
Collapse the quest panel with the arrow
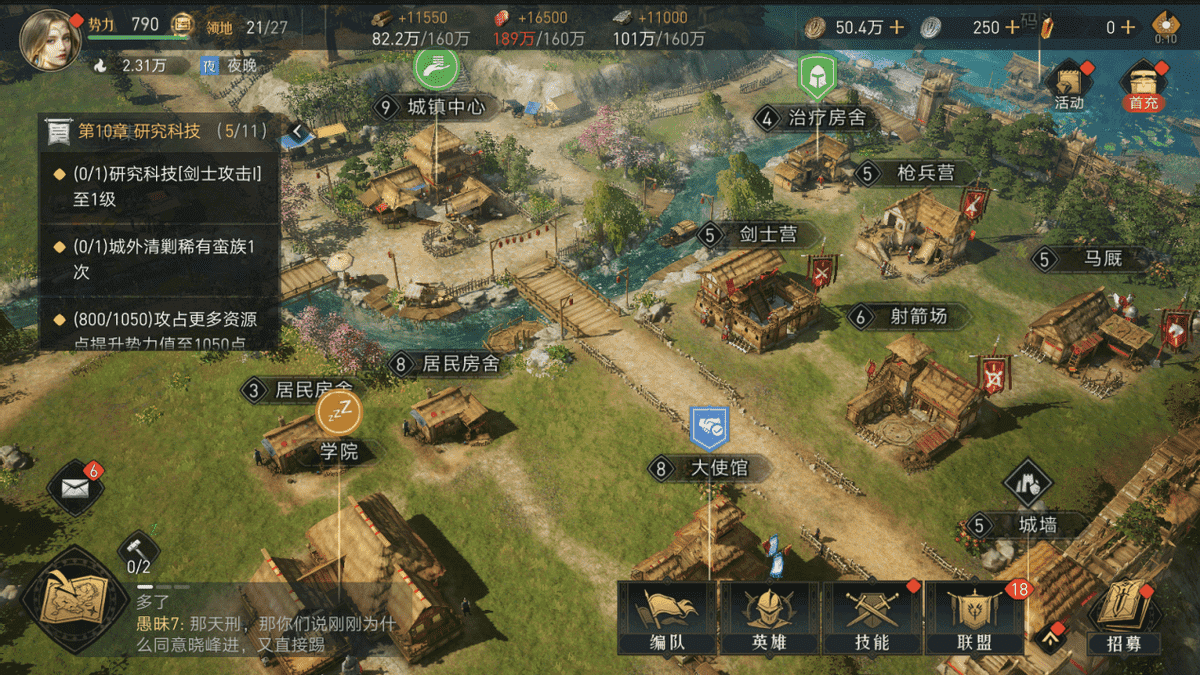[x=297, y=130]
